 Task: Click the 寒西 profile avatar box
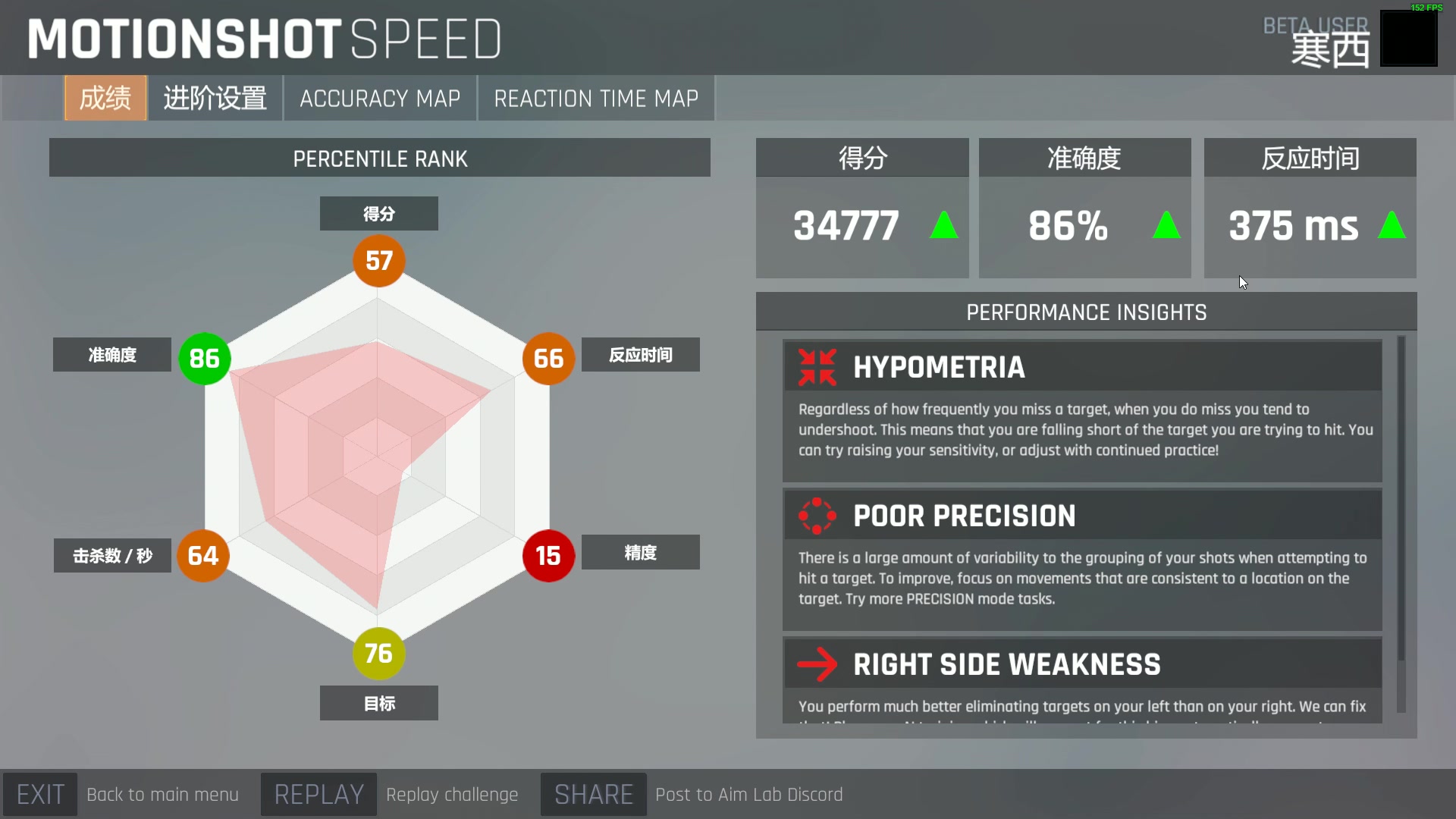tap(1409, 38)
